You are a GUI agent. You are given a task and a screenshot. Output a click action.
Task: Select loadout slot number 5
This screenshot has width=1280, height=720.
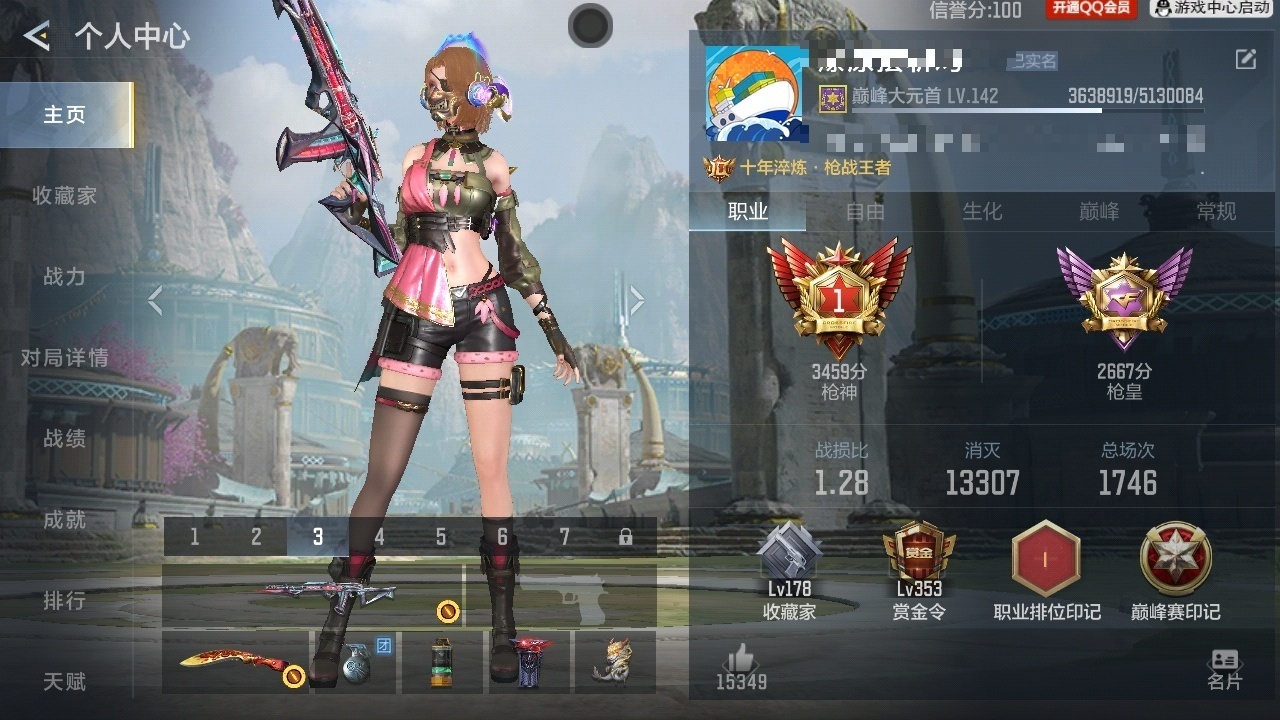[x=441, y=537]
